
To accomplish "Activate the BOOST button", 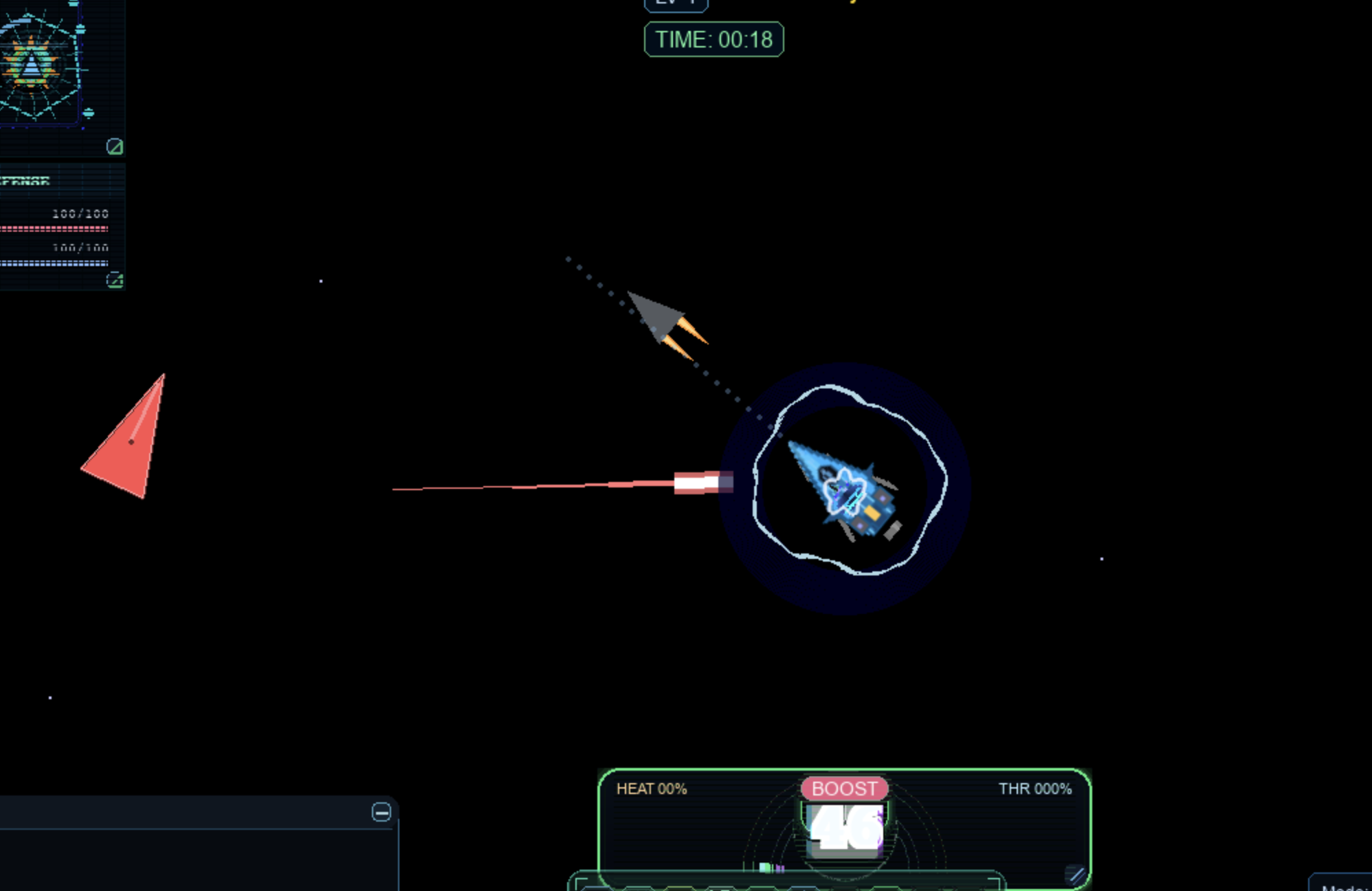I will [x=844, y=789].
